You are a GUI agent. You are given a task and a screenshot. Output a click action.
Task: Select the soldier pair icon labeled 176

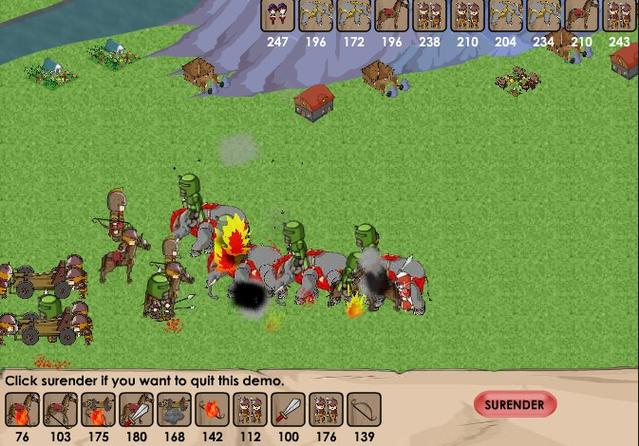pos(326,410)
